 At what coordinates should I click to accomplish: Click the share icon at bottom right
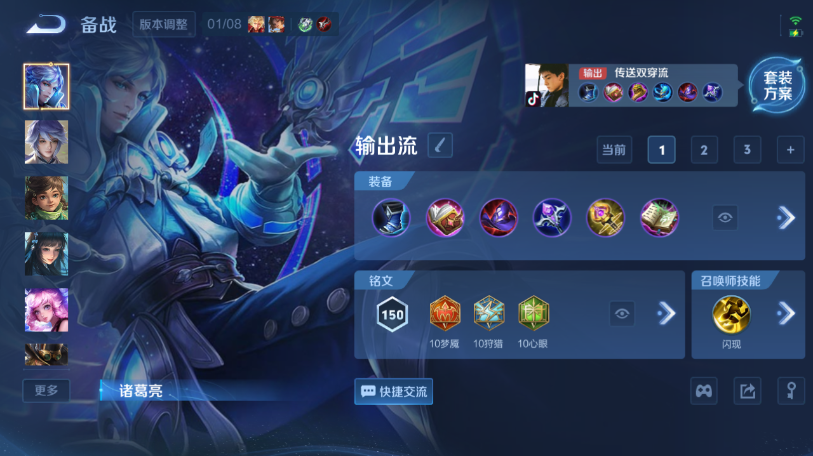pos(747,391)
